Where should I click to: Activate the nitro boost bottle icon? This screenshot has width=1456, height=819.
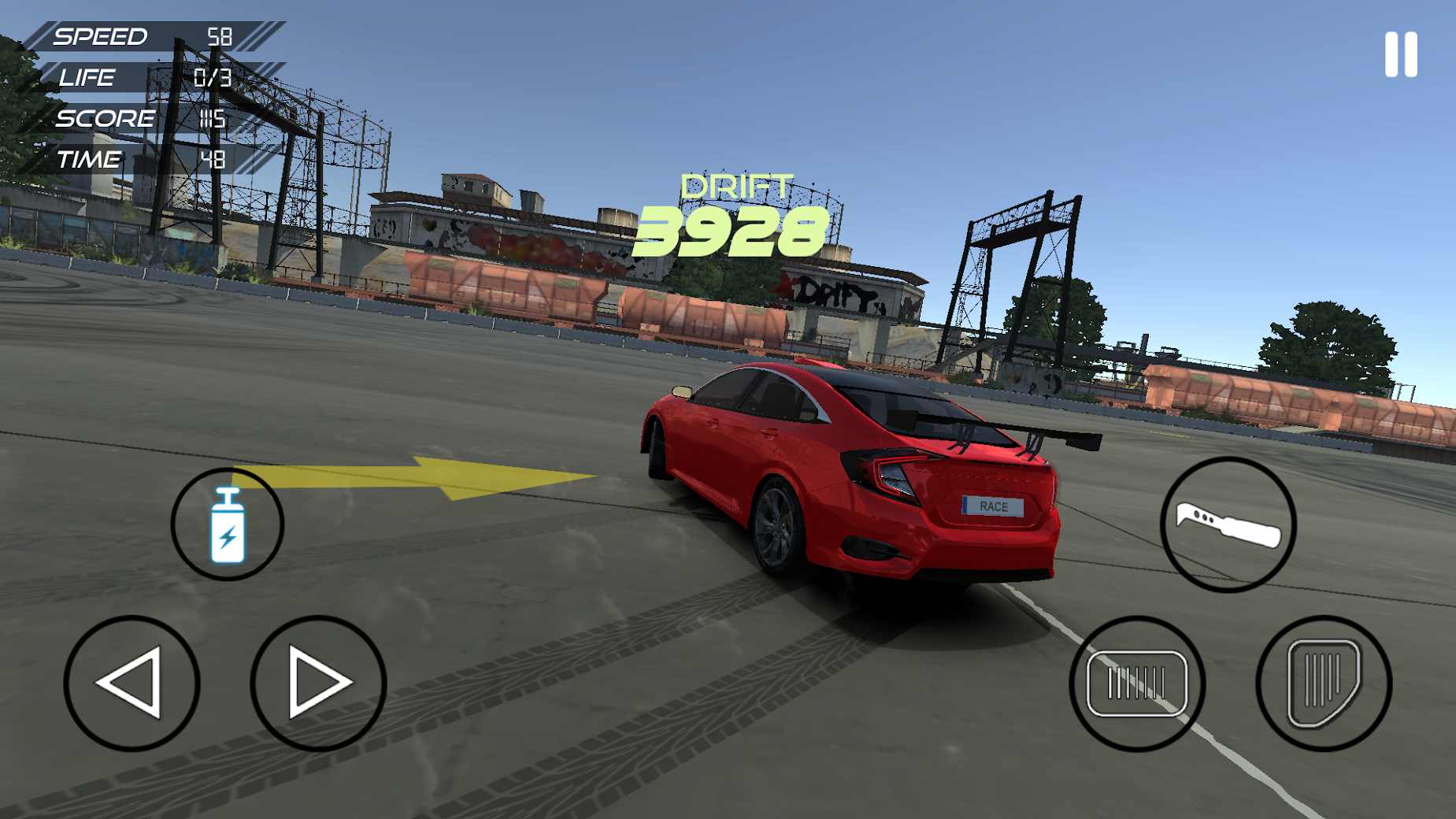[x=226, y=524]
